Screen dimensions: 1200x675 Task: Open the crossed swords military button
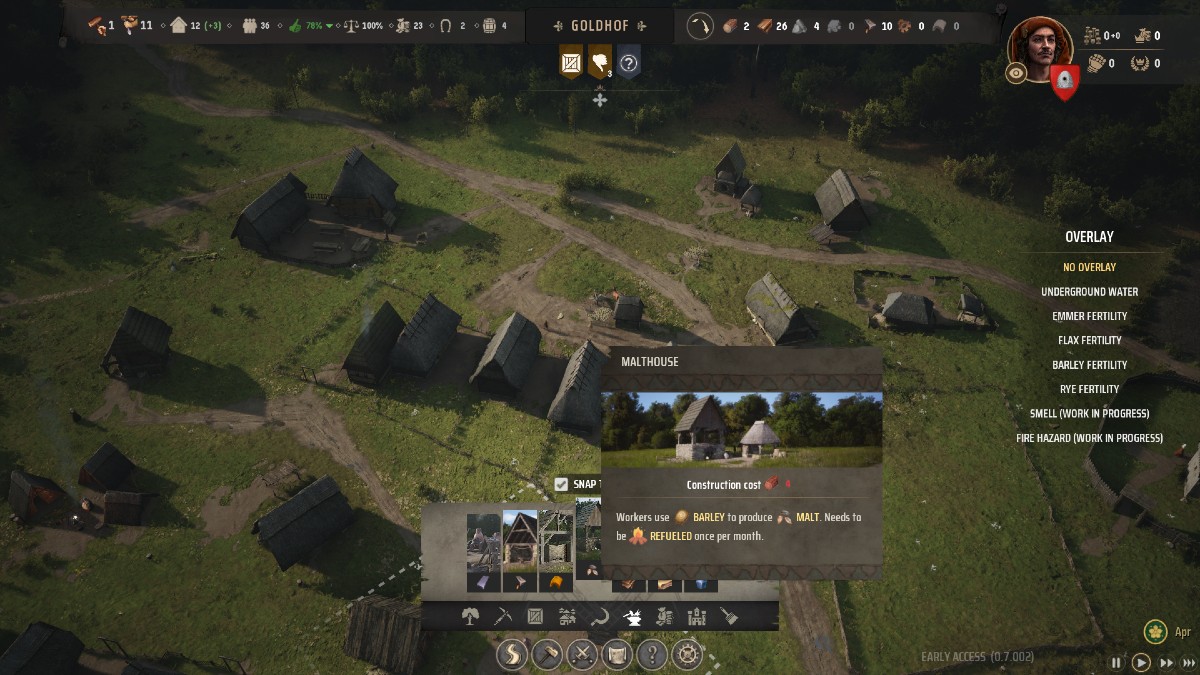582,656
